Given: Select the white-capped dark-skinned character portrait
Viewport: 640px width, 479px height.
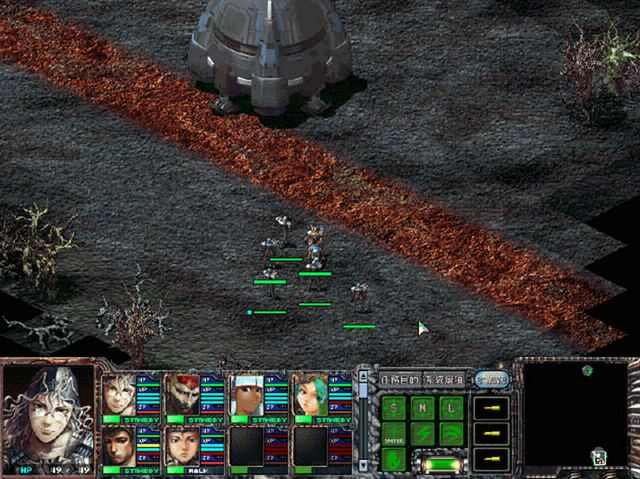Looking at the screenshot, I should [245, 394].
